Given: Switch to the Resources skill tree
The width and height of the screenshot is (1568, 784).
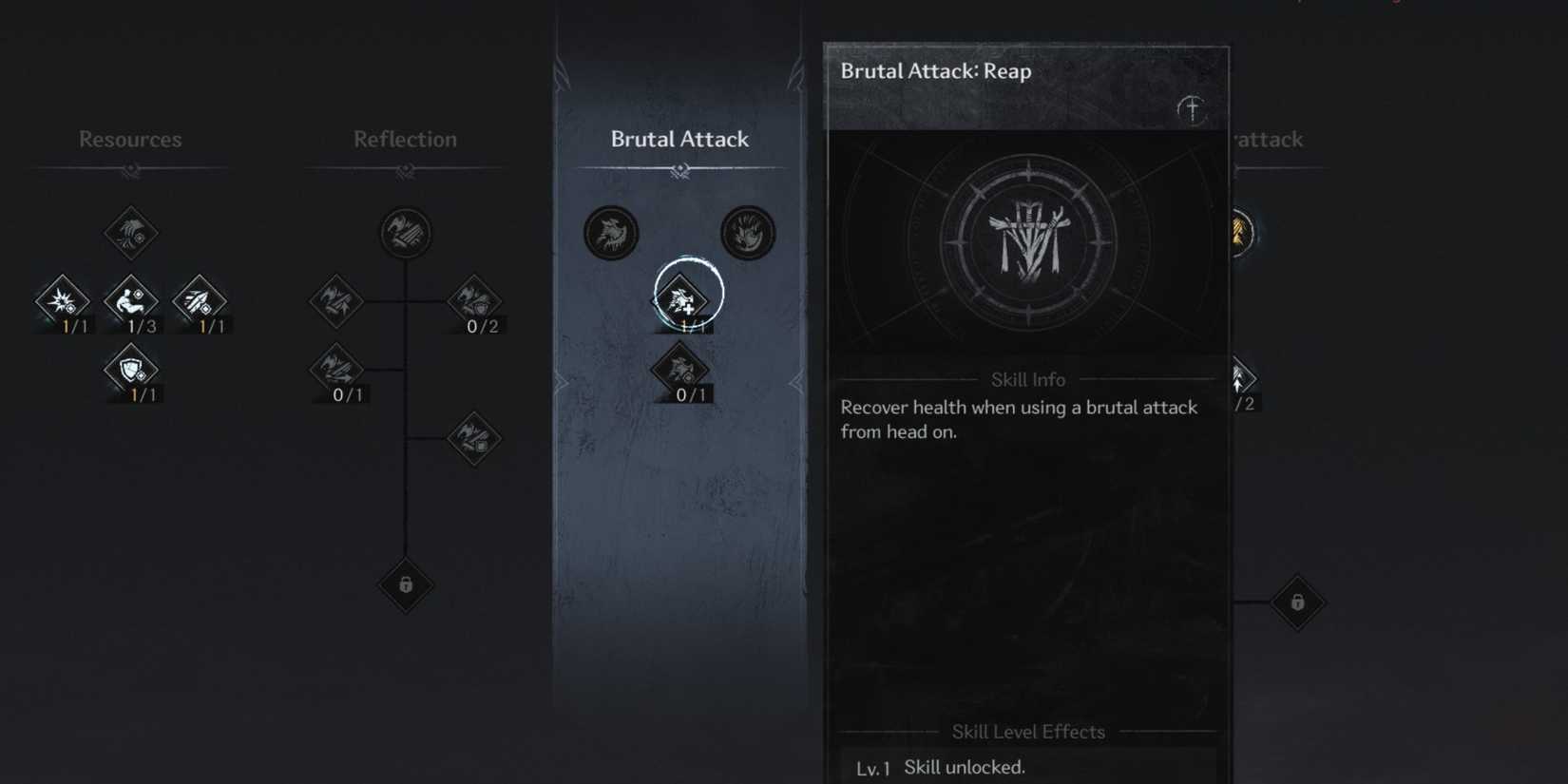Looking at the screenshot, I should tap(130, 139).
